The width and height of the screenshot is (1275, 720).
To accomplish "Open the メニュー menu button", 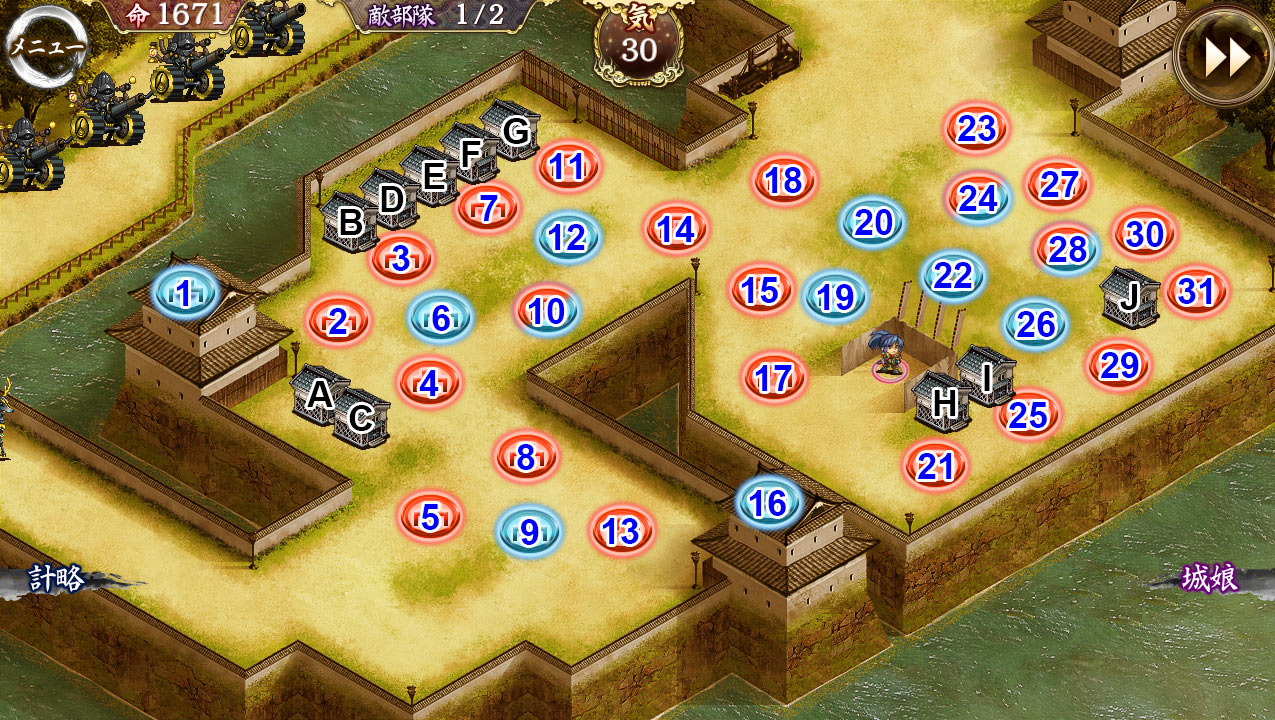I will tap(46, 46).
